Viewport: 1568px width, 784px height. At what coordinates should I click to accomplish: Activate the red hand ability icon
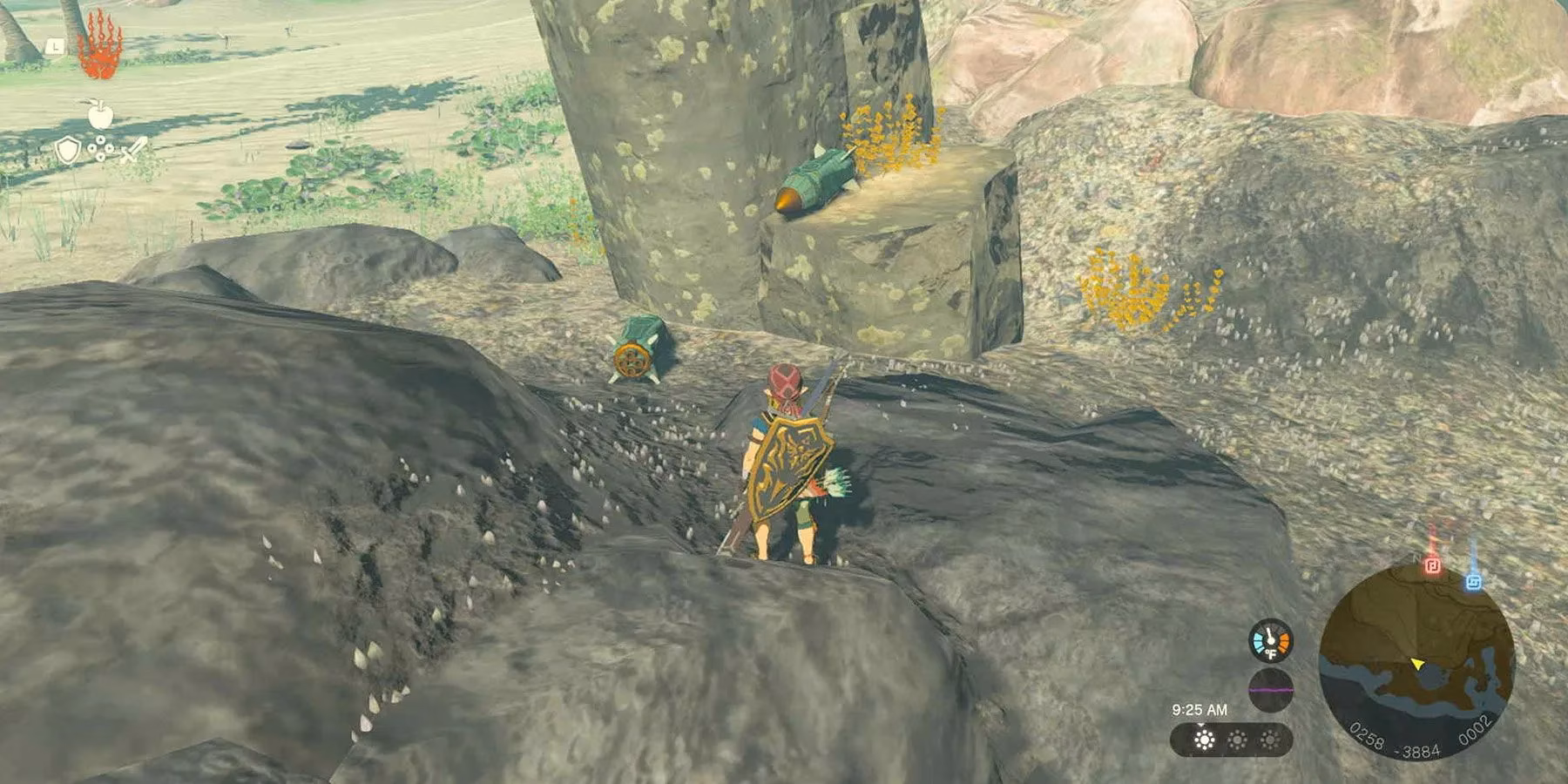(99, 46)
